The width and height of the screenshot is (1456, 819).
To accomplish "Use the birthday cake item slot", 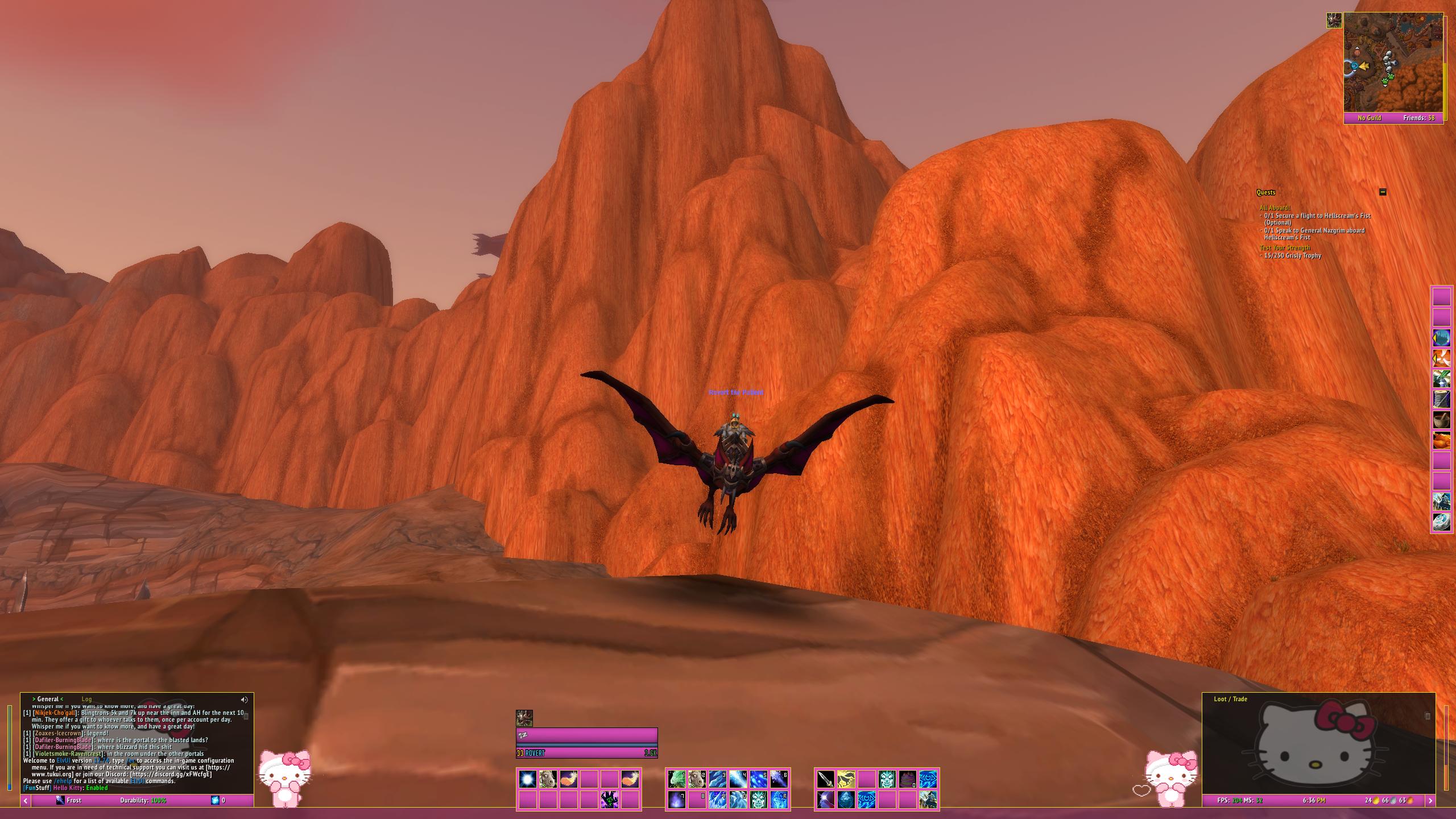I will [x=907, y=779].
